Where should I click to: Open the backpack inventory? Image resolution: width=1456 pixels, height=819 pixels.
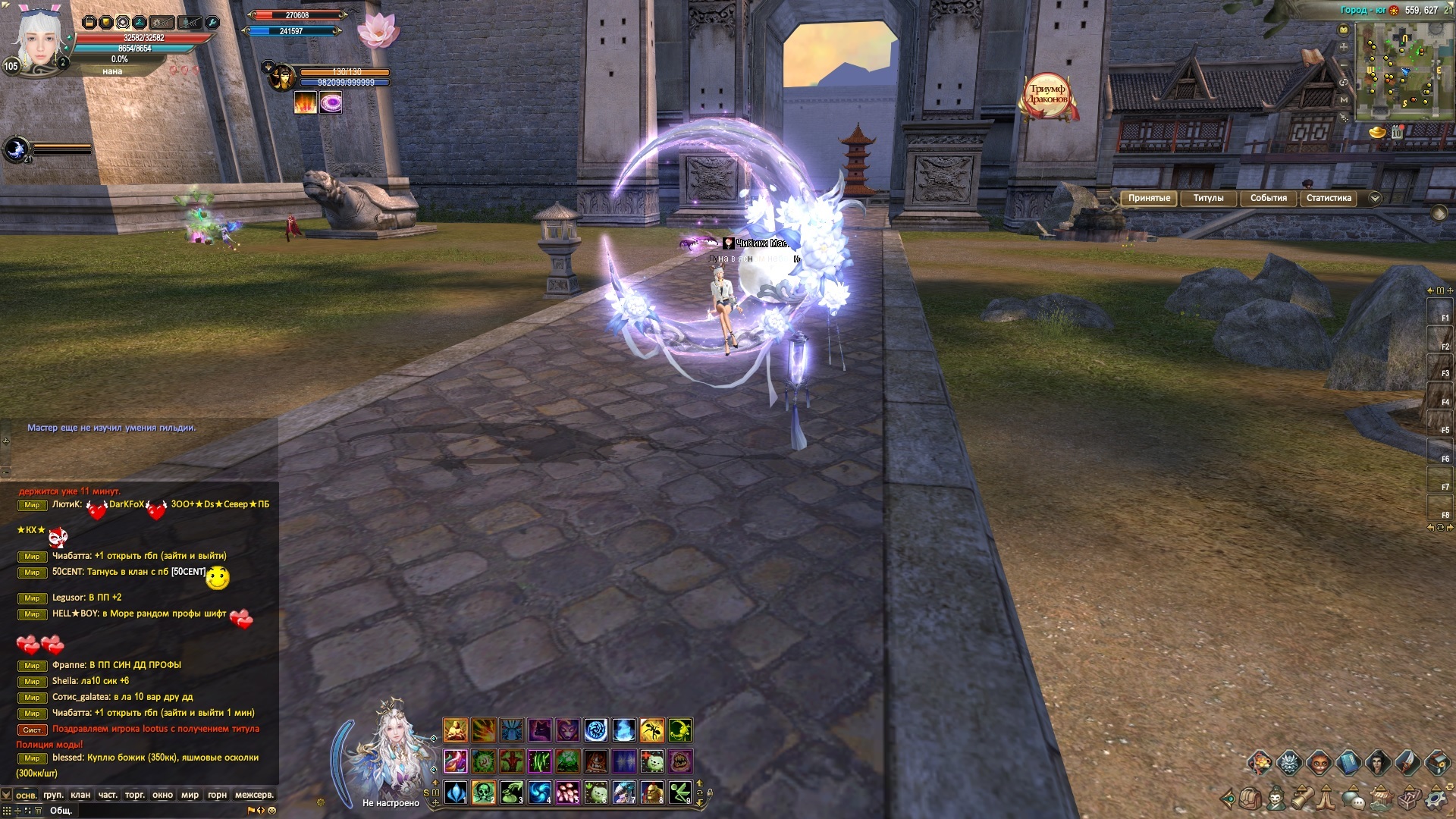1250,799
